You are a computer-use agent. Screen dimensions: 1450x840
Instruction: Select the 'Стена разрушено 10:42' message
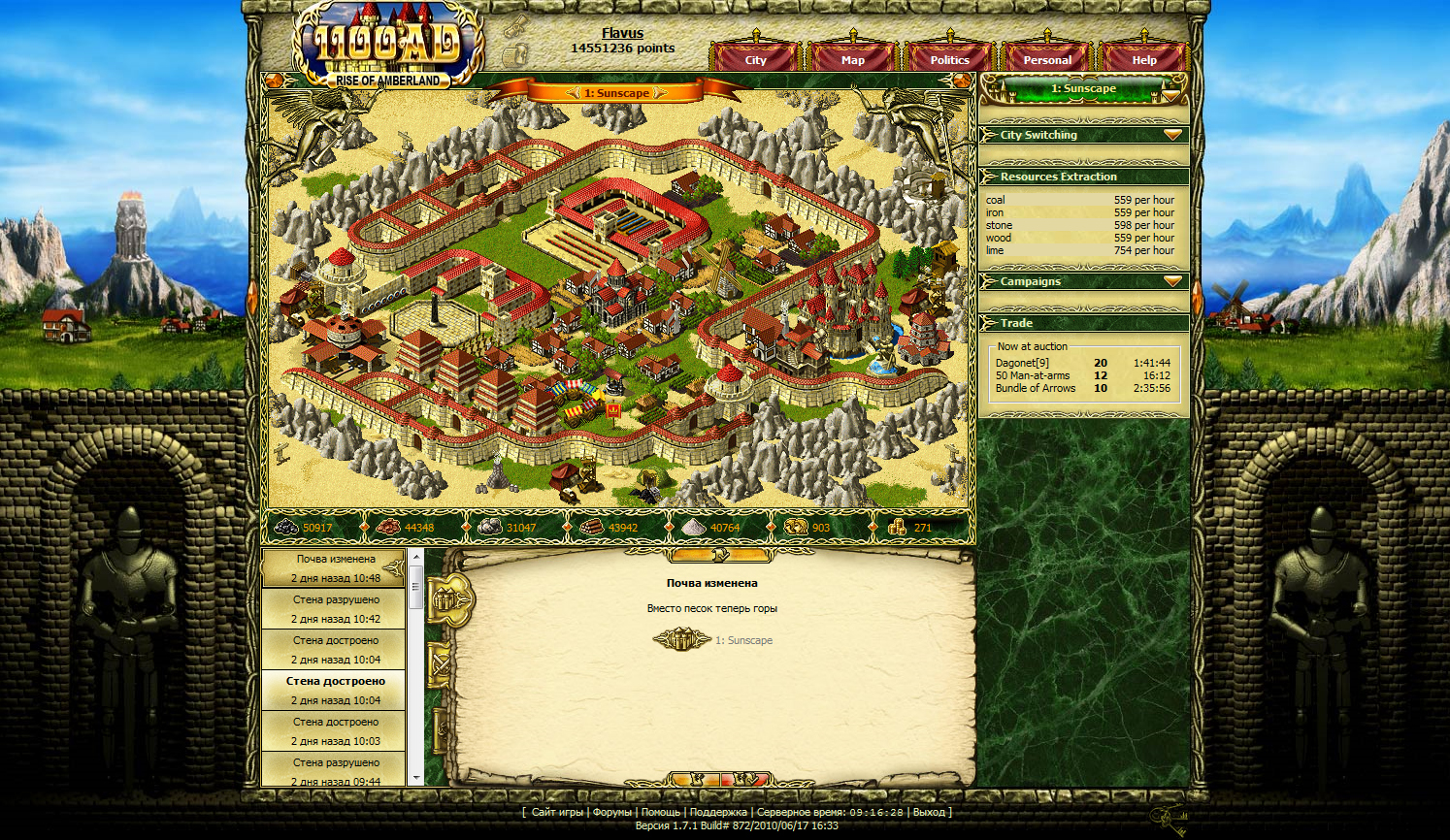pos(336,609)
